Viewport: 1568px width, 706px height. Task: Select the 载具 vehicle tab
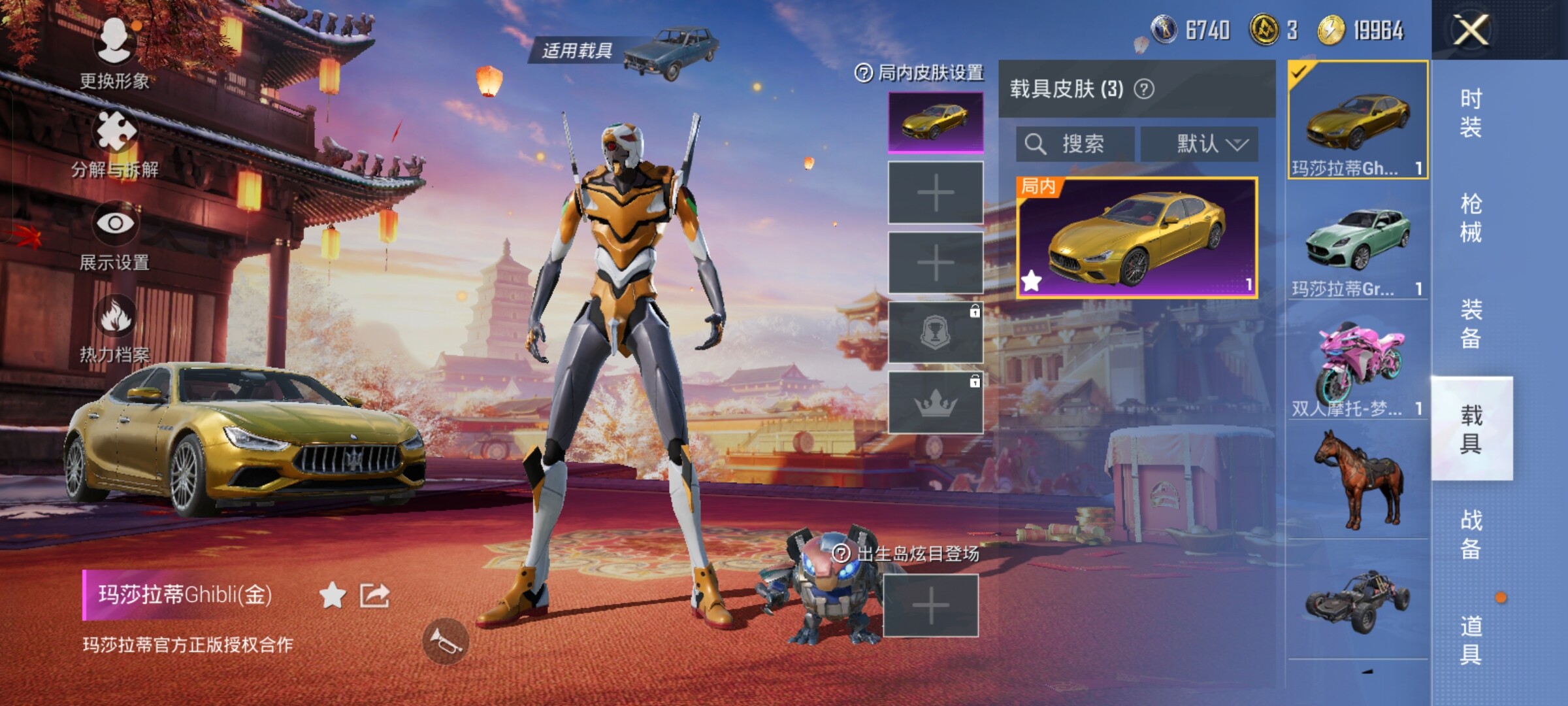pos(1471,429)
